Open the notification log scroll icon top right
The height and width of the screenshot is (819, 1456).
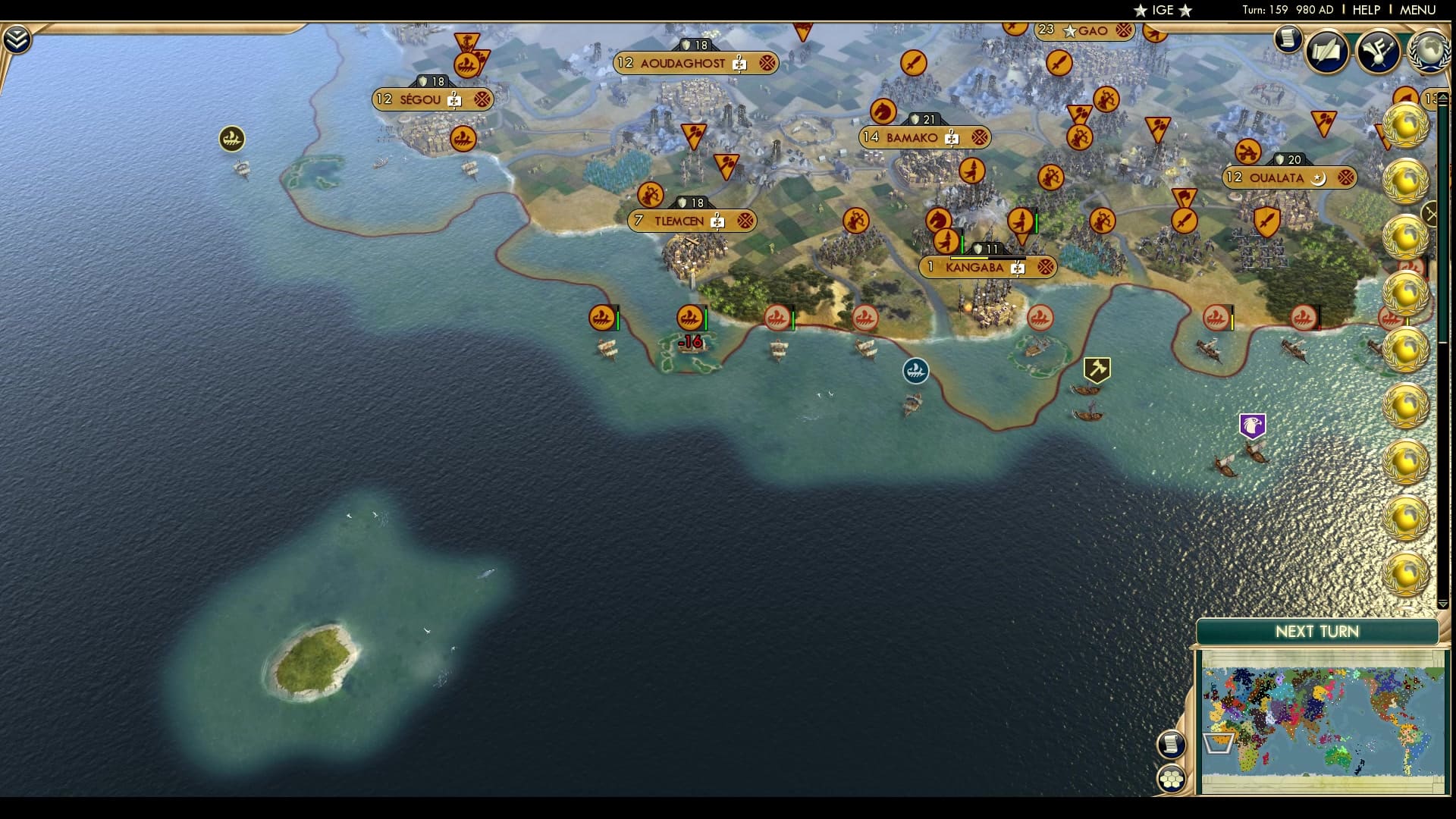[x=1287, y=39]
